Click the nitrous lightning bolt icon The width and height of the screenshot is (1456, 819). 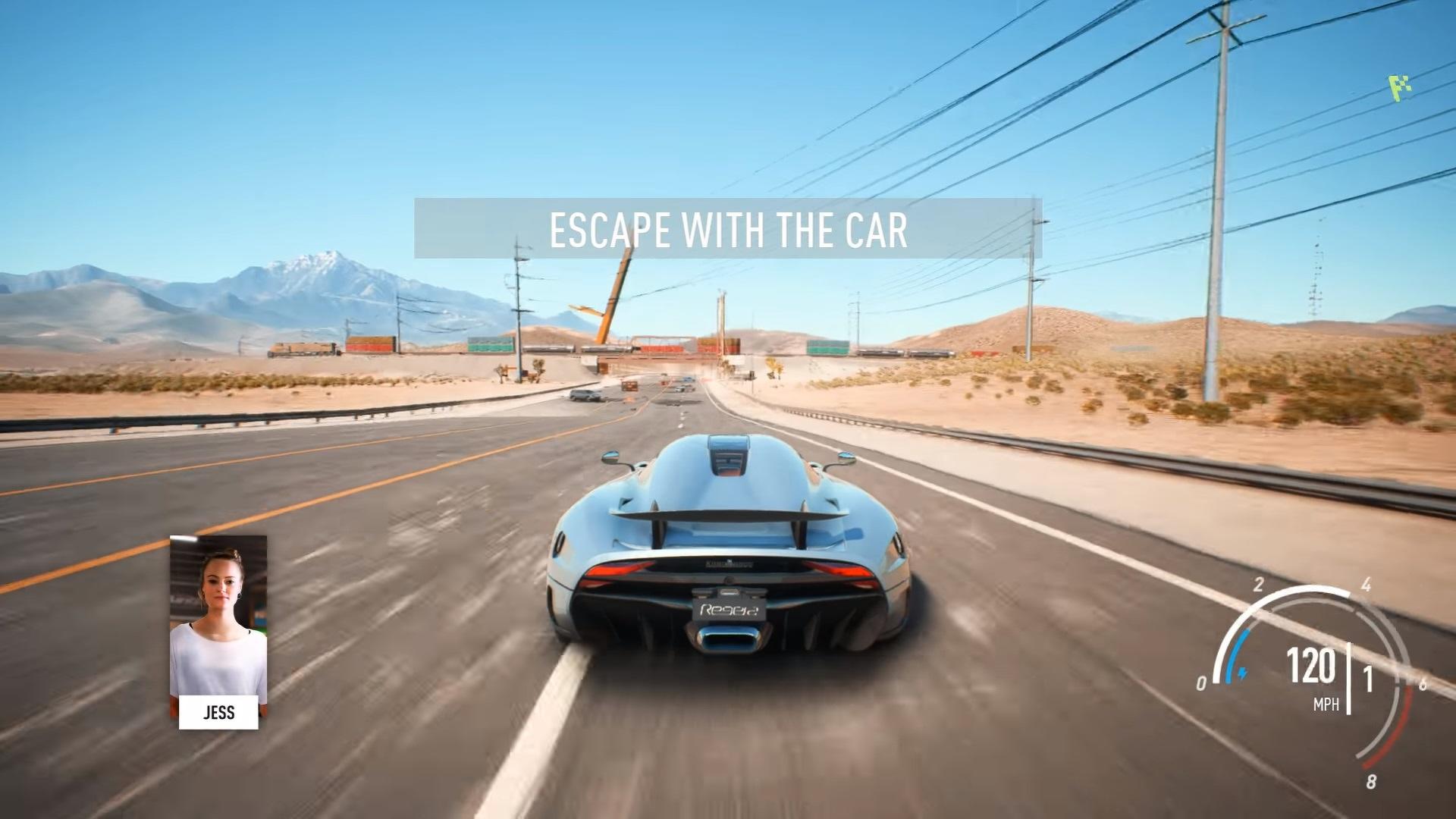tap(1242, 672)
